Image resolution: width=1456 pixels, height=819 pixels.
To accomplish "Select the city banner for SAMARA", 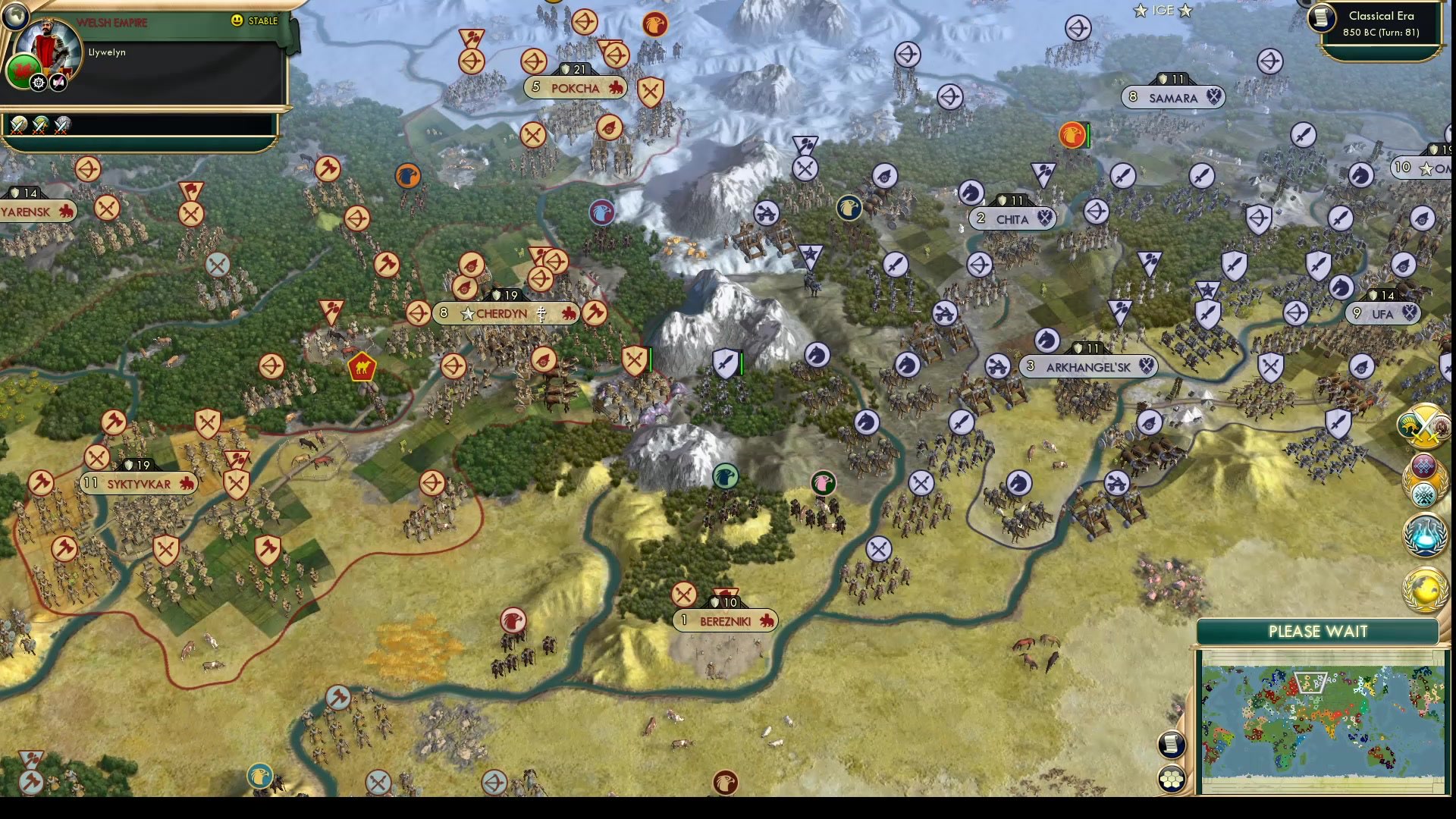I will (x=1172, y=97).
